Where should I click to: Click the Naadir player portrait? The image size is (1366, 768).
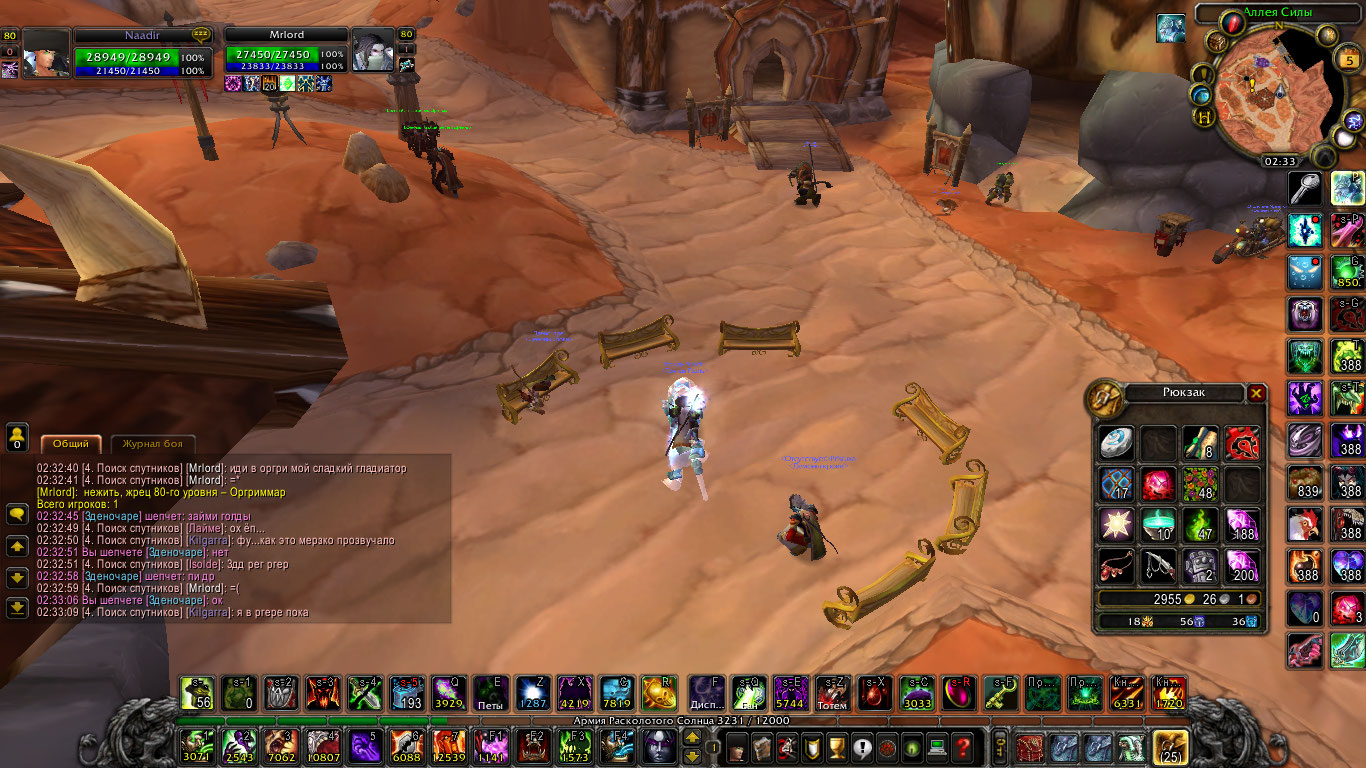click(x=46, y=53)
